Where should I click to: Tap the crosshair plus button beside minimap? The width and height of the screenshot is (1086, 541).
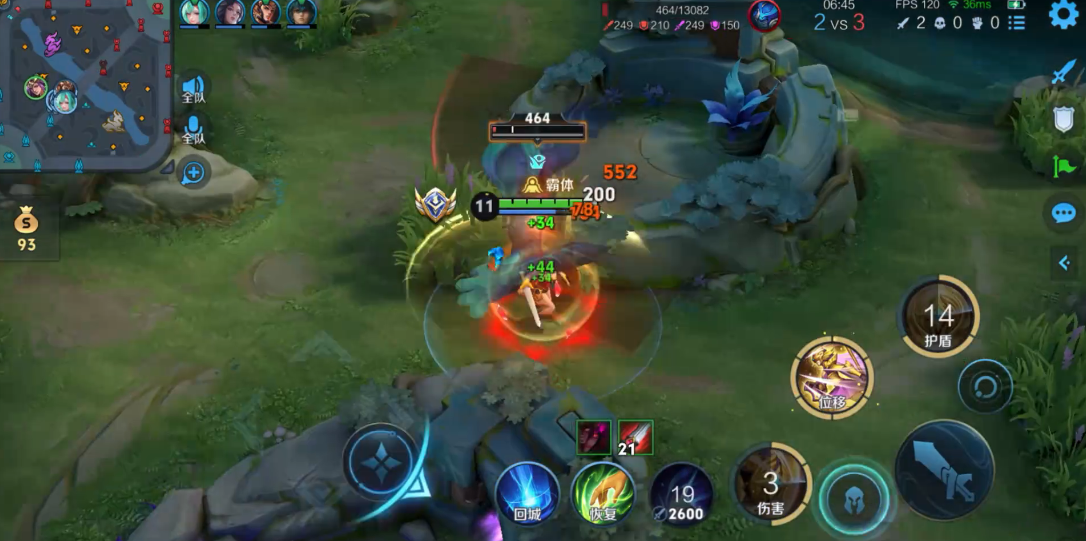[193, 174]
